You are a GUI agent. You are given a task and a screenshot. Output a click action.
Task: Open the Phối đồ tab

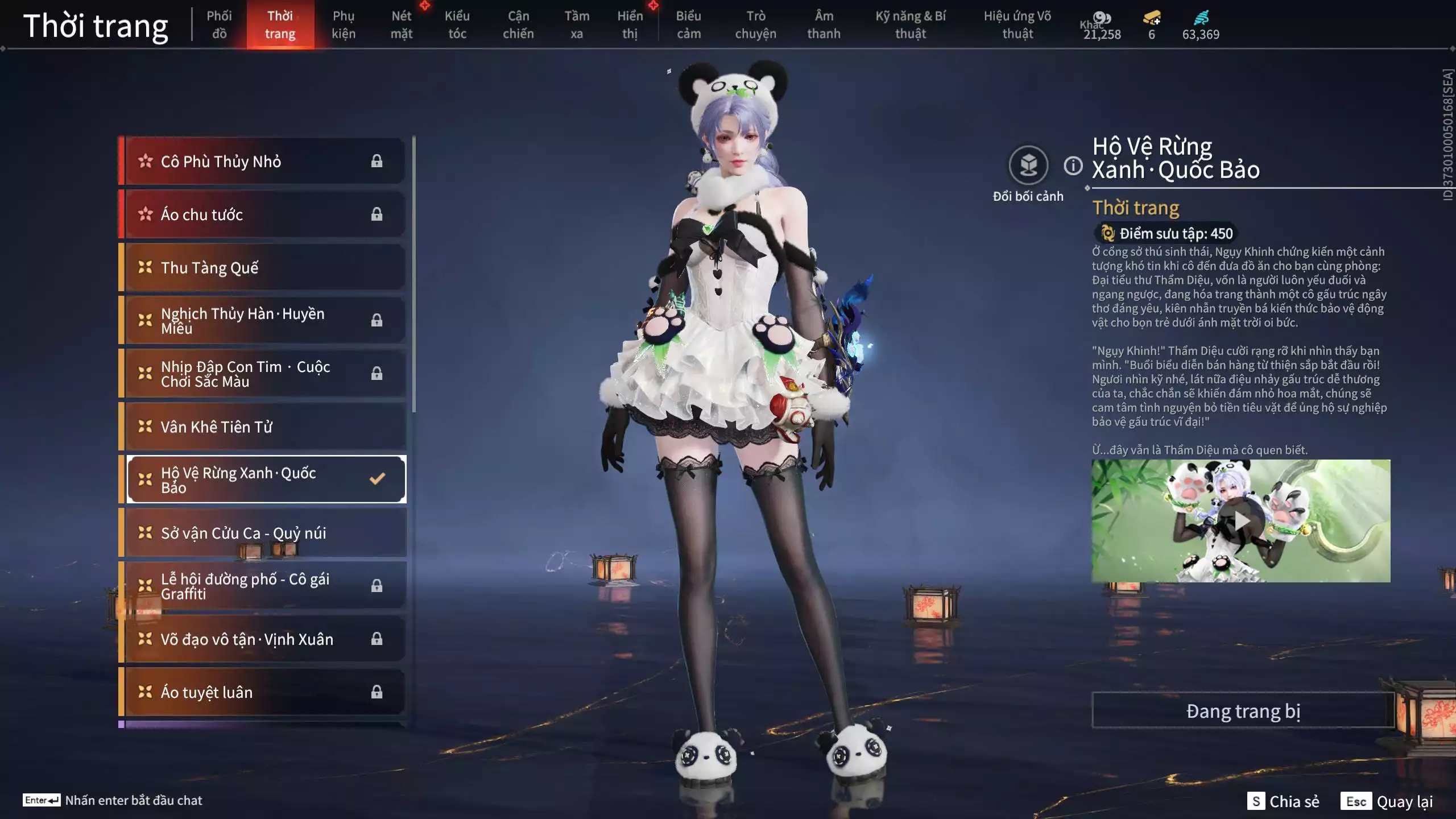[x=220, y=24]
